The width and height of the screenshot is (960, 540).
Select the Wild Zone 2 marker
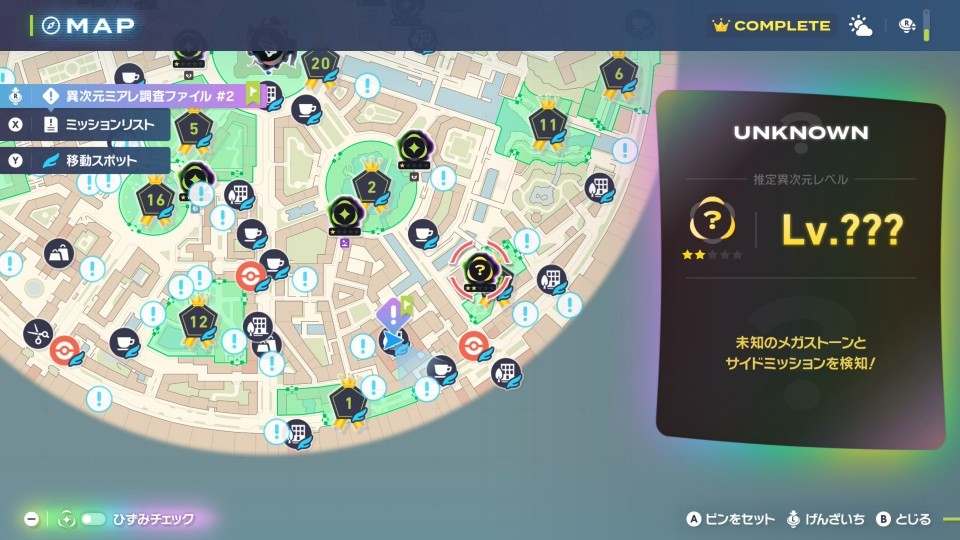372,186
